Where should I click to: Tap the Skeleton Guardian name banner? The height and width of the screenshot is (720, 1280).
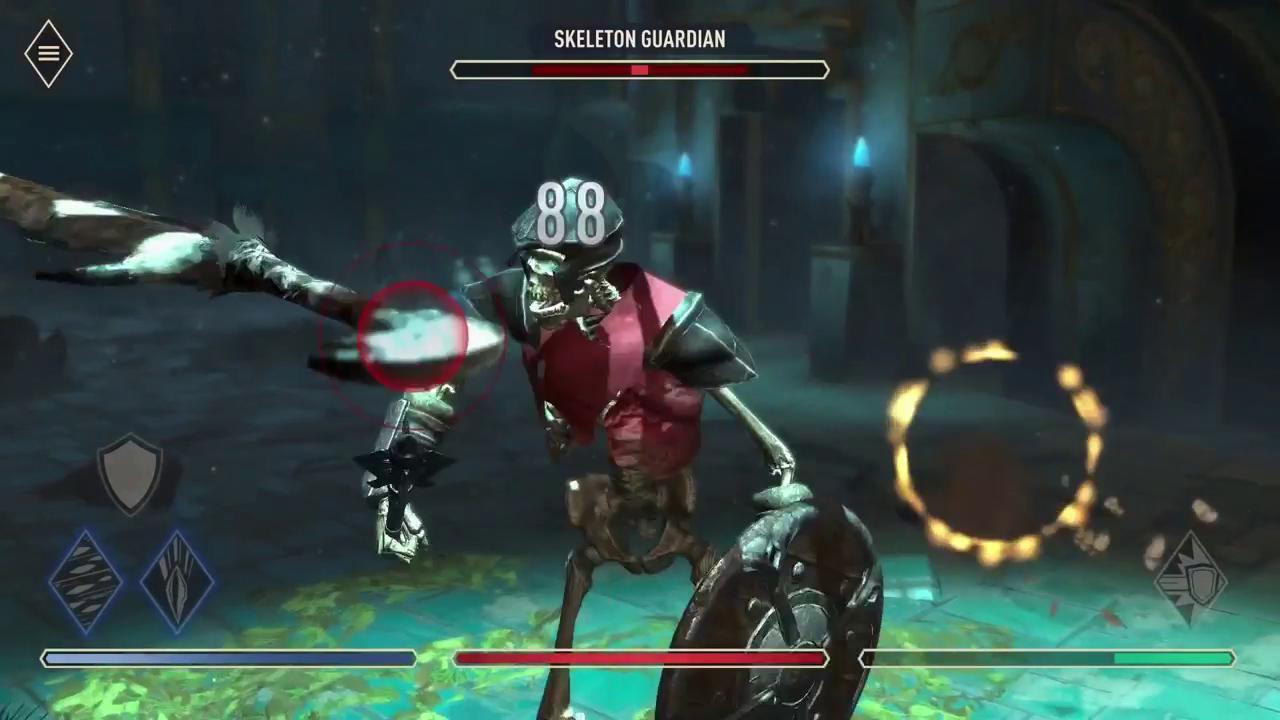(x=639, y=40)
